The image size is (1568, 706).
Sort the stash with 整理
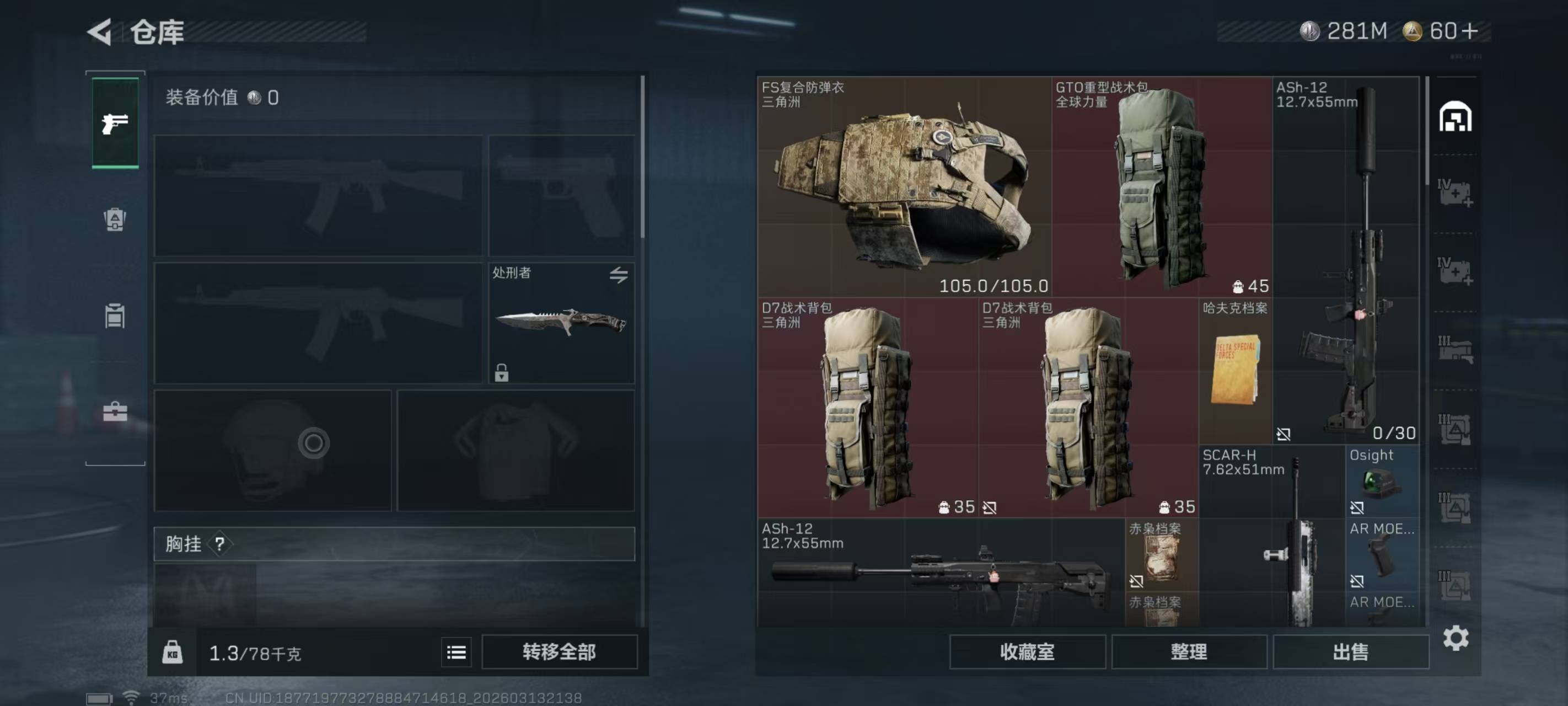pyautogui.click(x=1189, y=652)
